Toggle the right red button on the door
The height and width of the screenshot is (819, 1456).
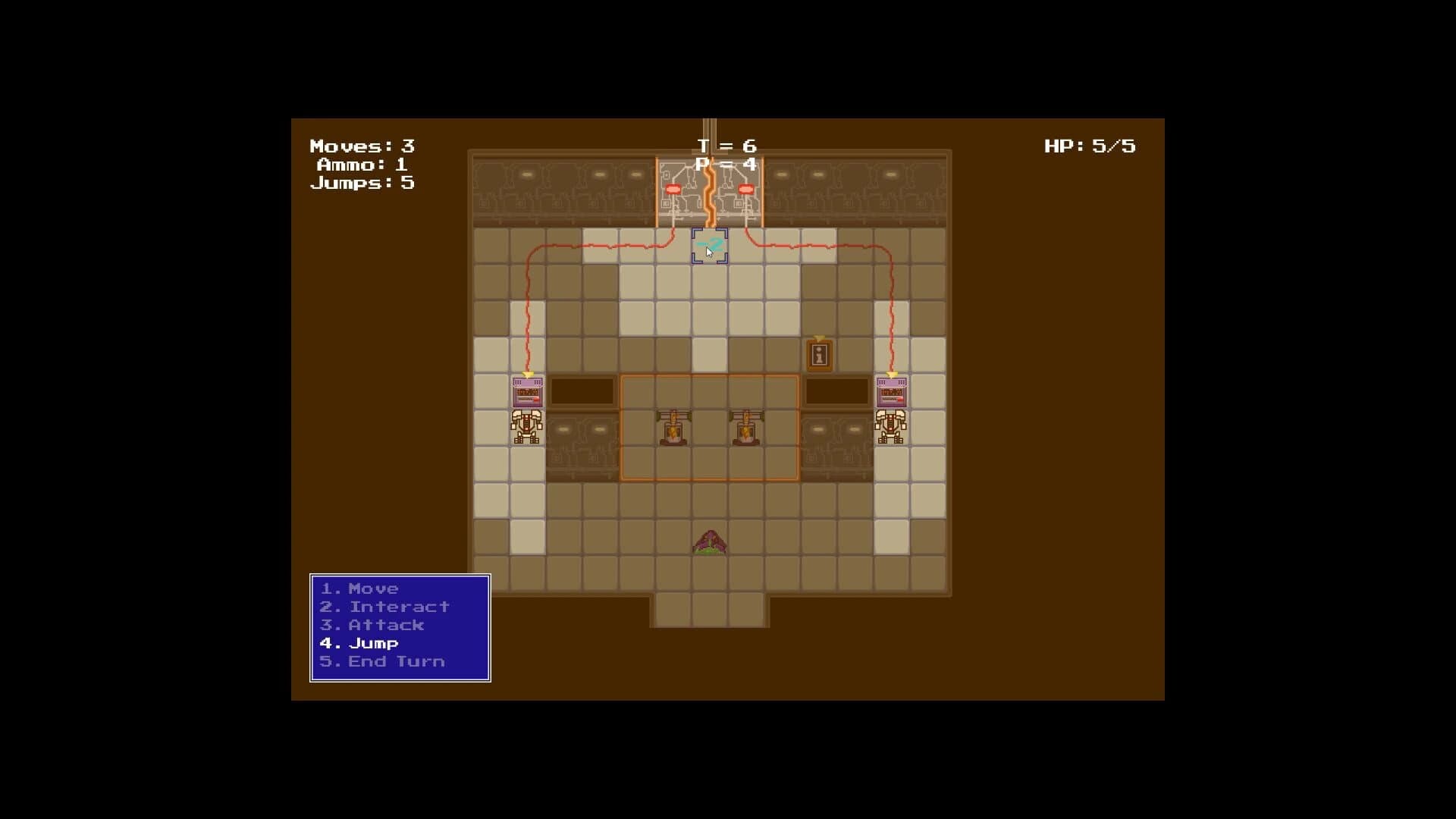745,190
